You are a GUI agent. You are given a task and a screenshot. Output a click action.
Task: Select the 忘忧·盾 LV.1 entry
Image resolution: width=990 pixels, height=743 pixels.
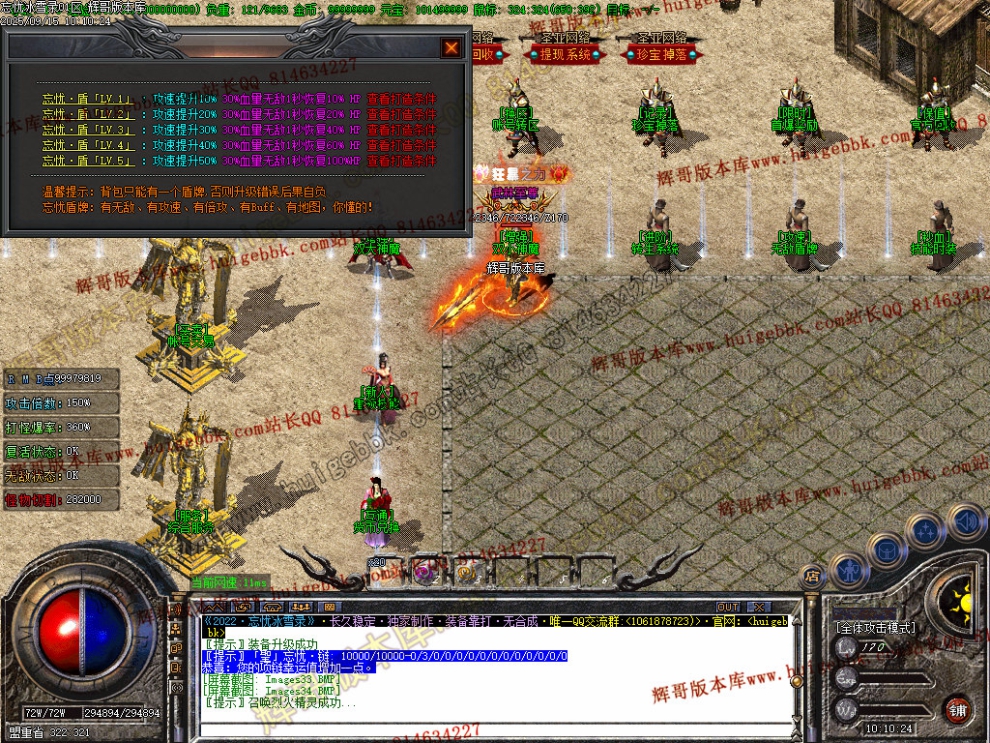pyautogui.click(x=87, y=100)
